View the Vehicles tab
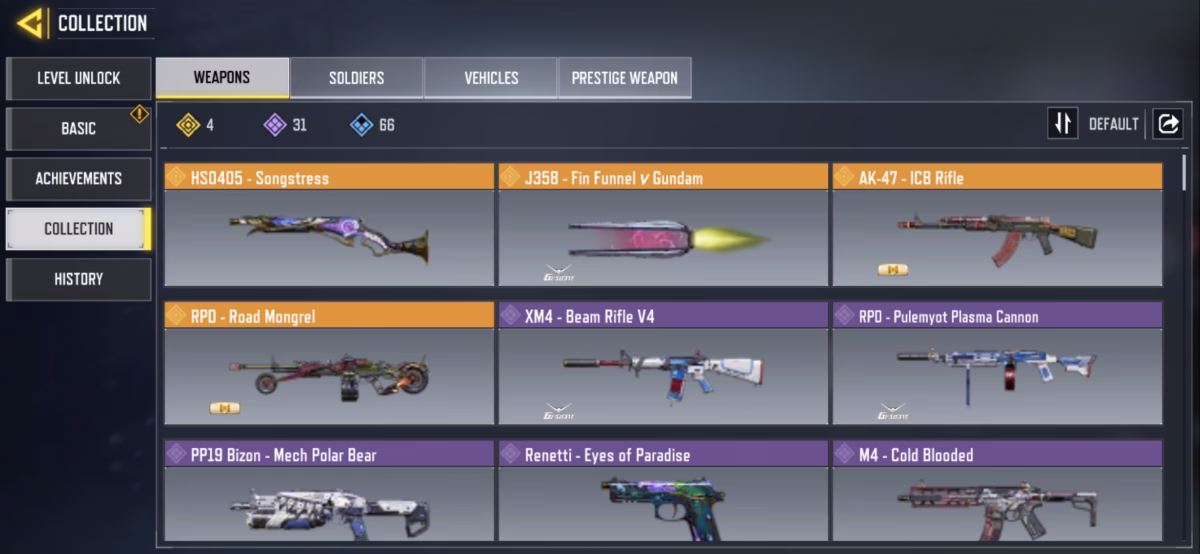Viewport: 1200px width, 554px height. coord(491,78)
